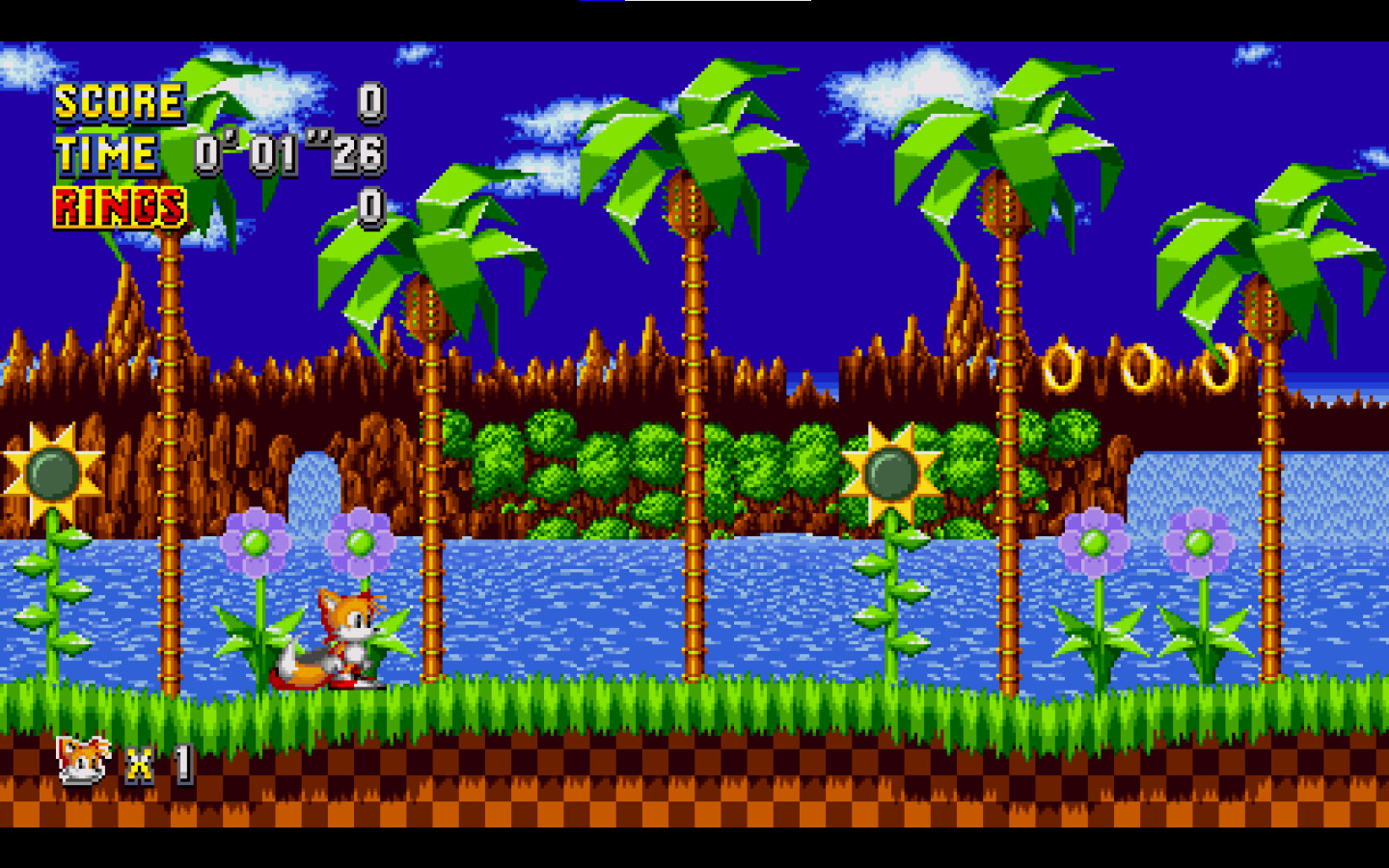Click the SCORE label in the HUD
1389x868 pixels.
click(118, 100)
